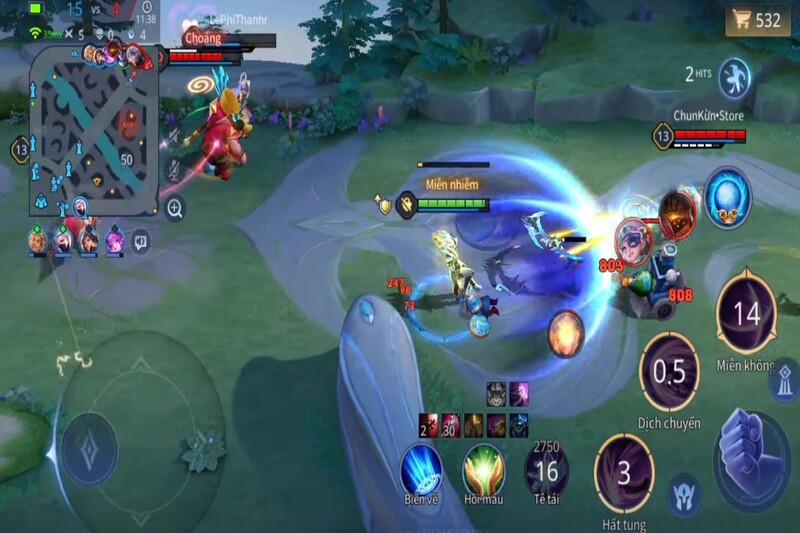Activate the Dịch chuyển skill
The image size is (800, 533).
(669, 372)
